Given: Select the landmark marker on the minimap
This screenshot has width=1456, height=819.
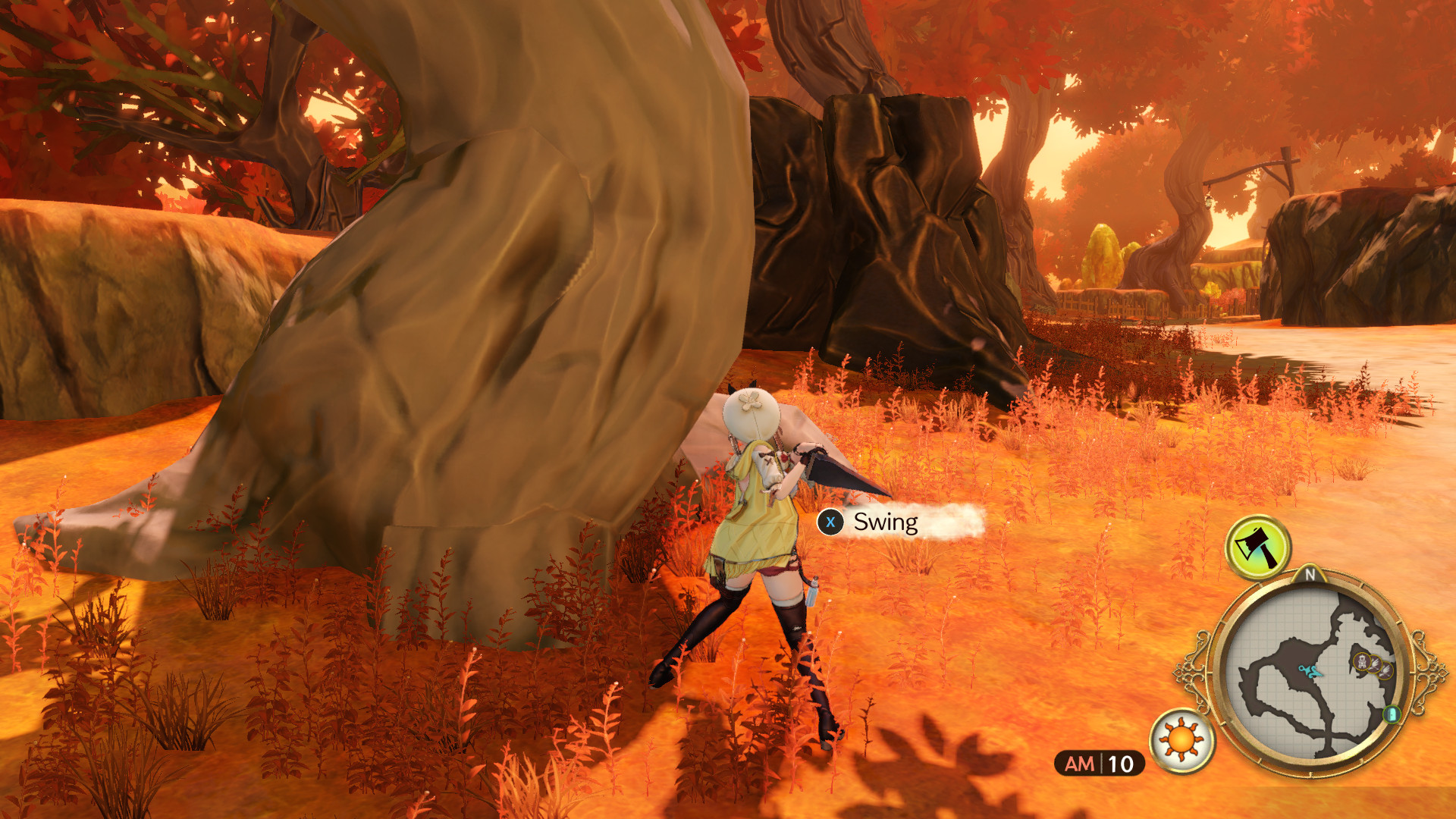Looking at the screenshot, I should [x=1361, y=661].
